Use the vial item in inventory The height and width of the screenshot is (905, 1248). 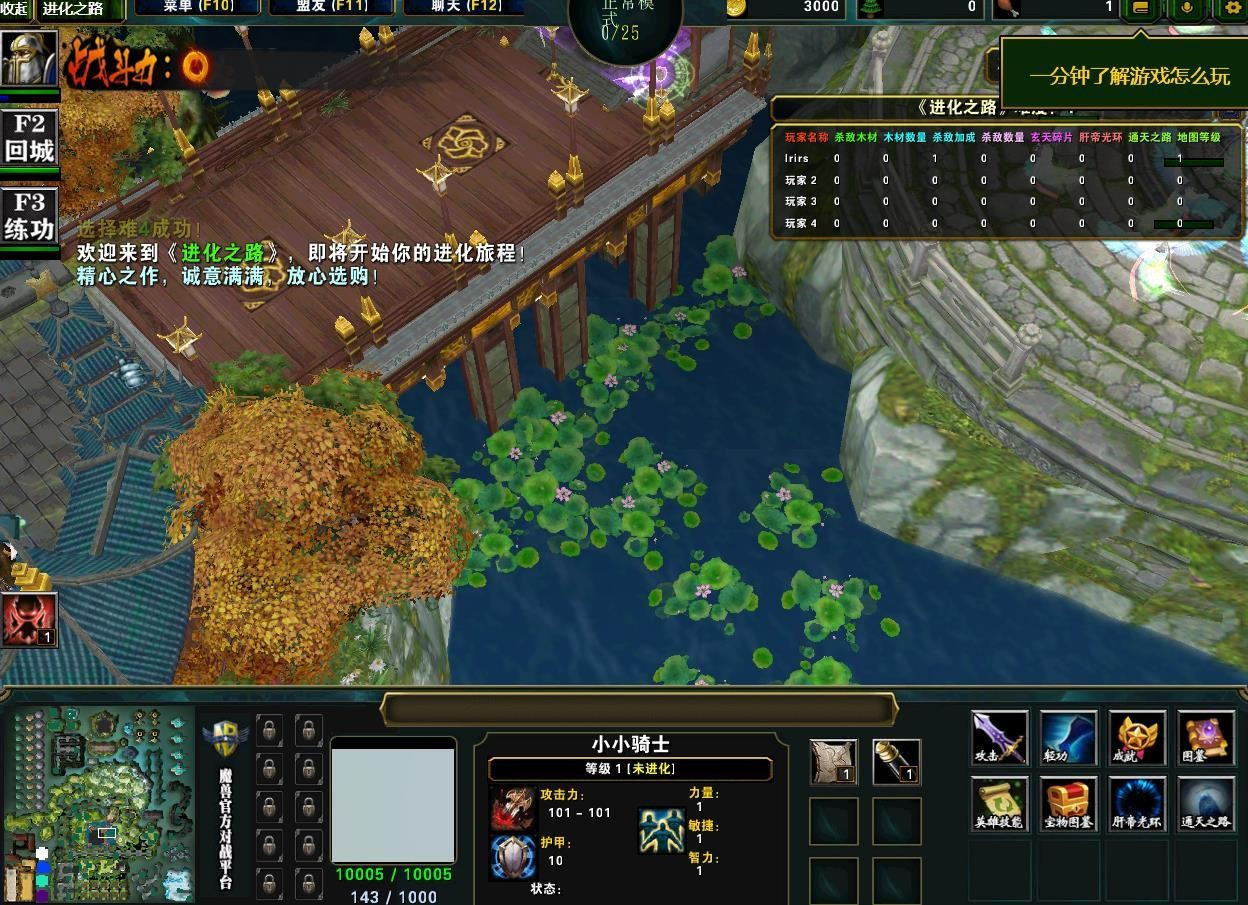[x=896, y=762]
